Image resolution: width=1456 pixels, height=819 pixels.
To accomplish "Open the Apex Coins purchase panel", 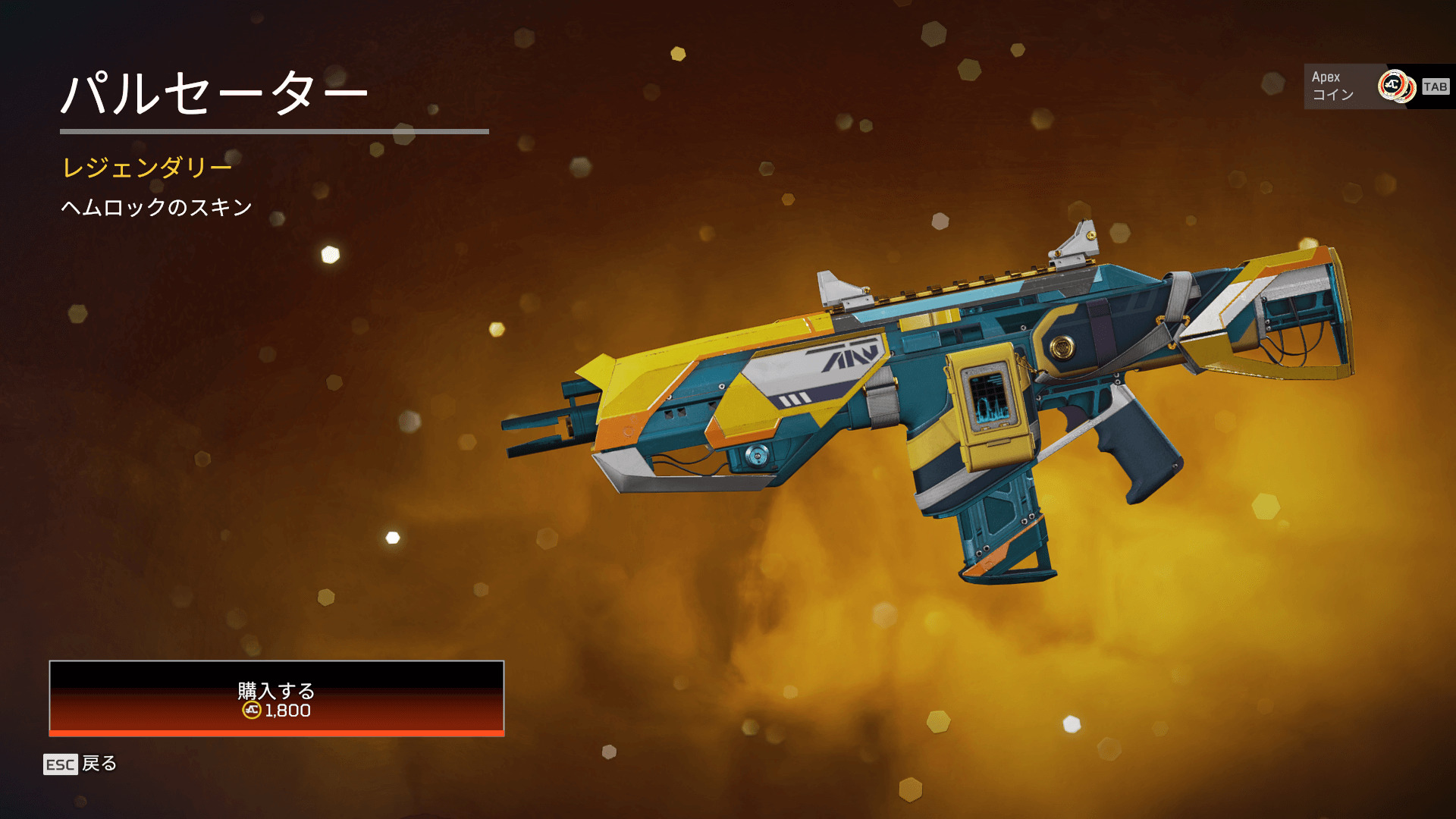I will tap(1377, 86).
